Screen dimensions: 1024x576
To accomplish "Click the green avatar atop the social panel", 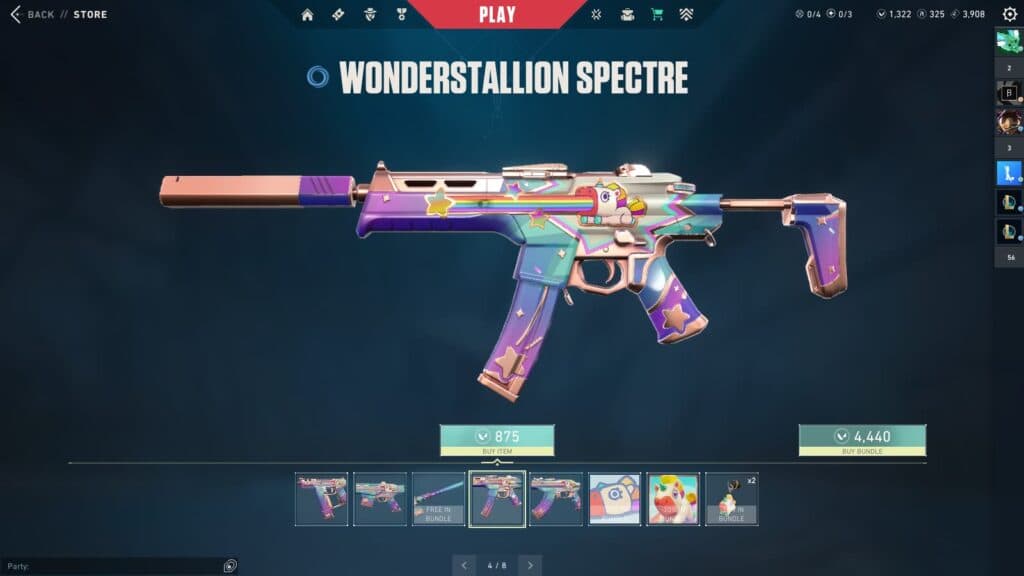I will coord(1007,41).
